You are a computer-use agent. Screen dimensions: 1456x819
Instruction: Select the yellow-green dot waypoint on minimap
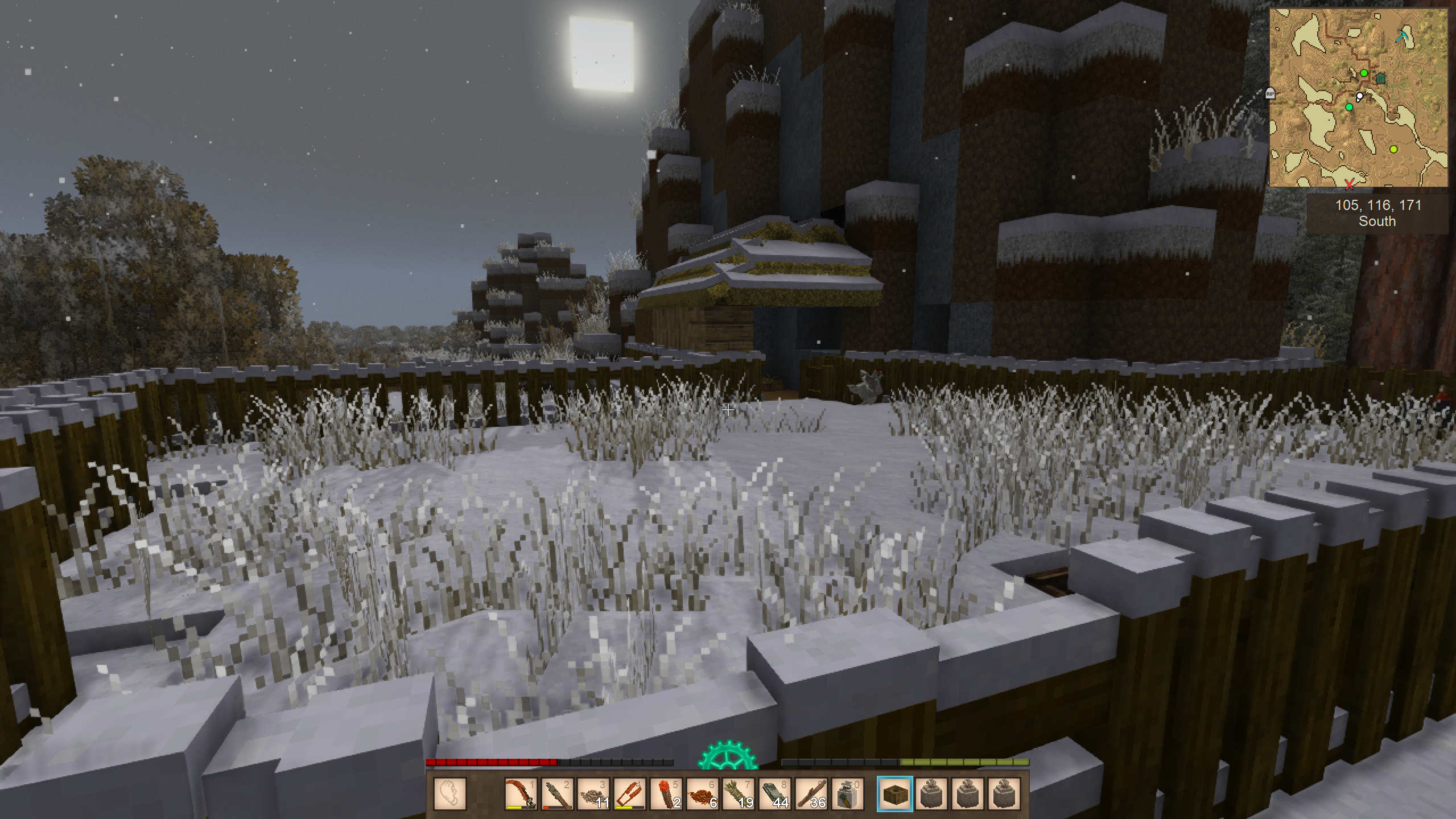click(1393, 149)
